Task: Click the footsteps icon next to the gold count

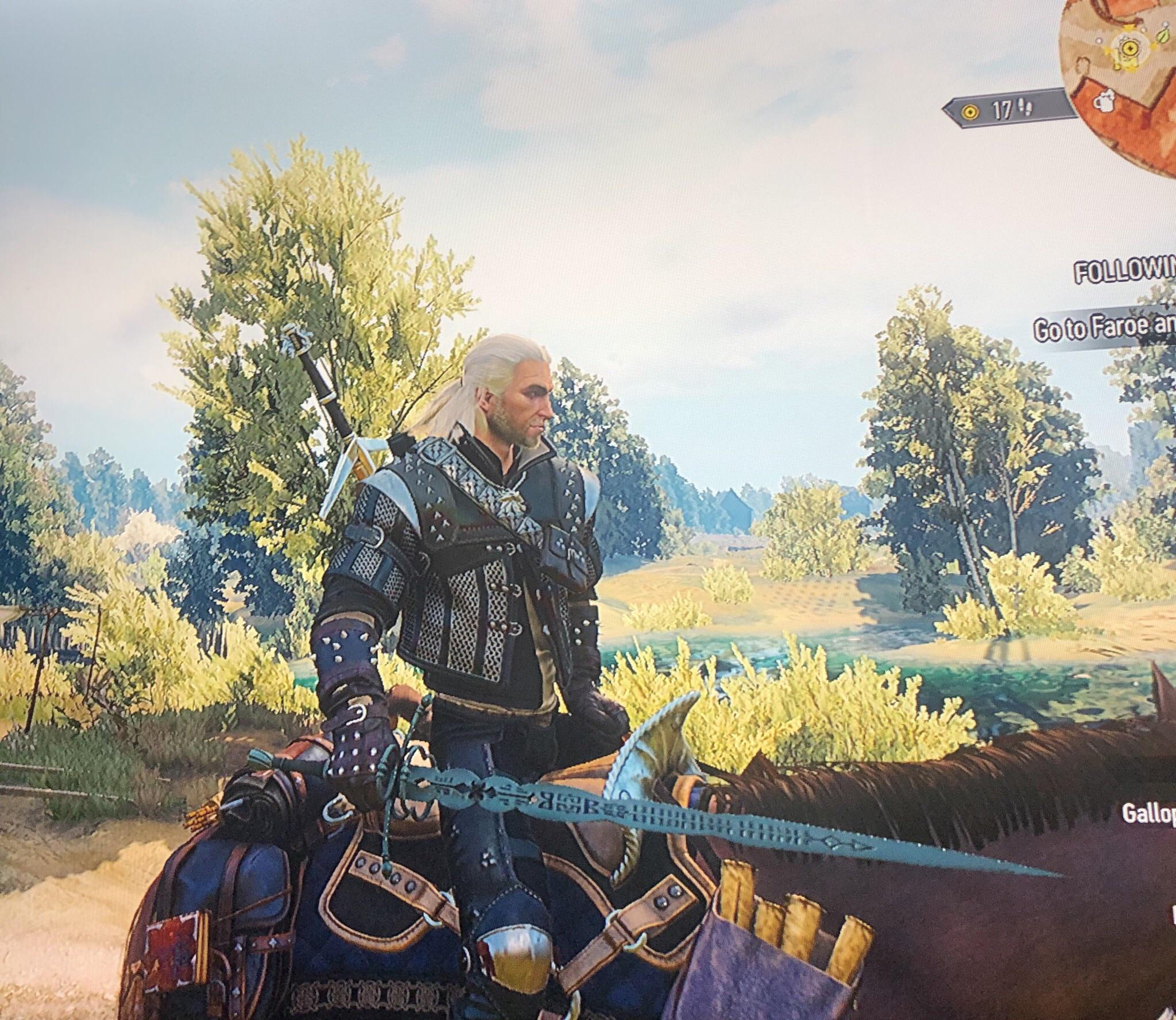Action: [x=1026, y=106]
